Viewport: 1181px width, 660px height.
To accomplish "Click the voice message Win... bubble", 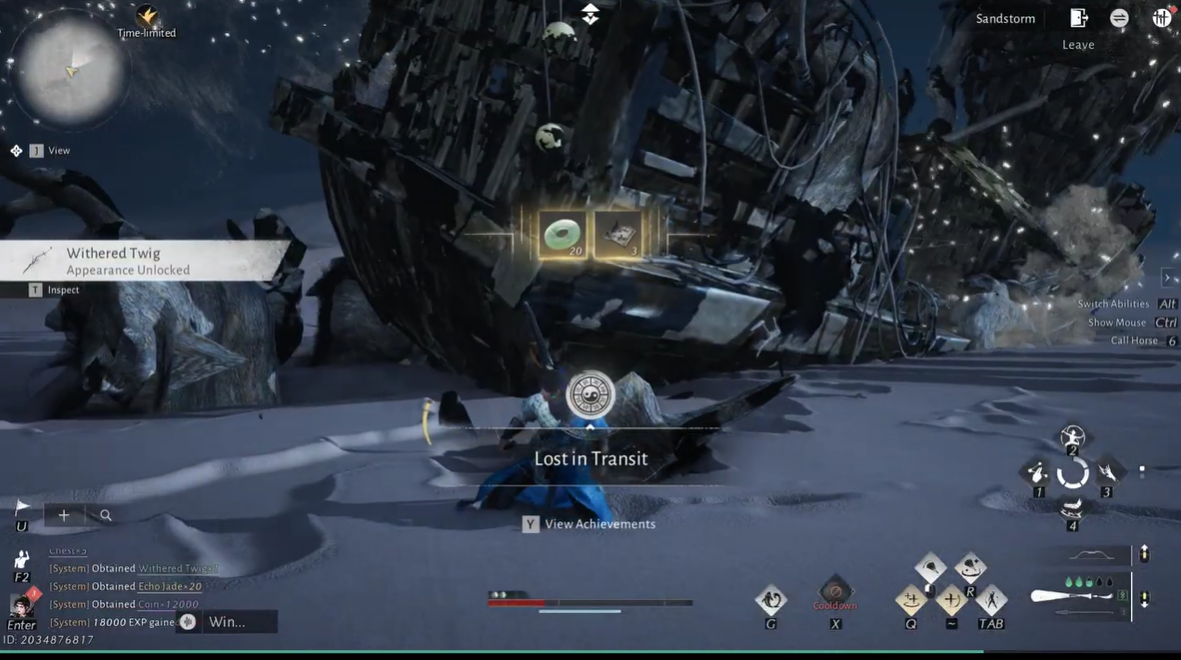I will click(226, 622).
